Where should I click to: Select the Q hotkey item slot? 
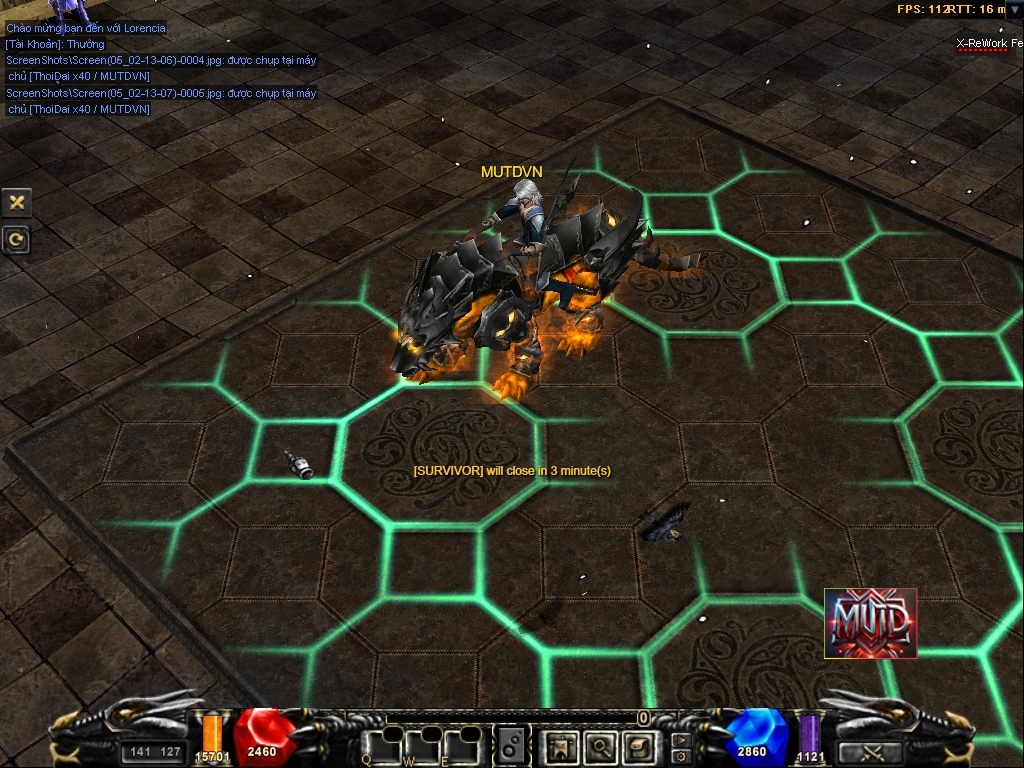pos(381,745)
